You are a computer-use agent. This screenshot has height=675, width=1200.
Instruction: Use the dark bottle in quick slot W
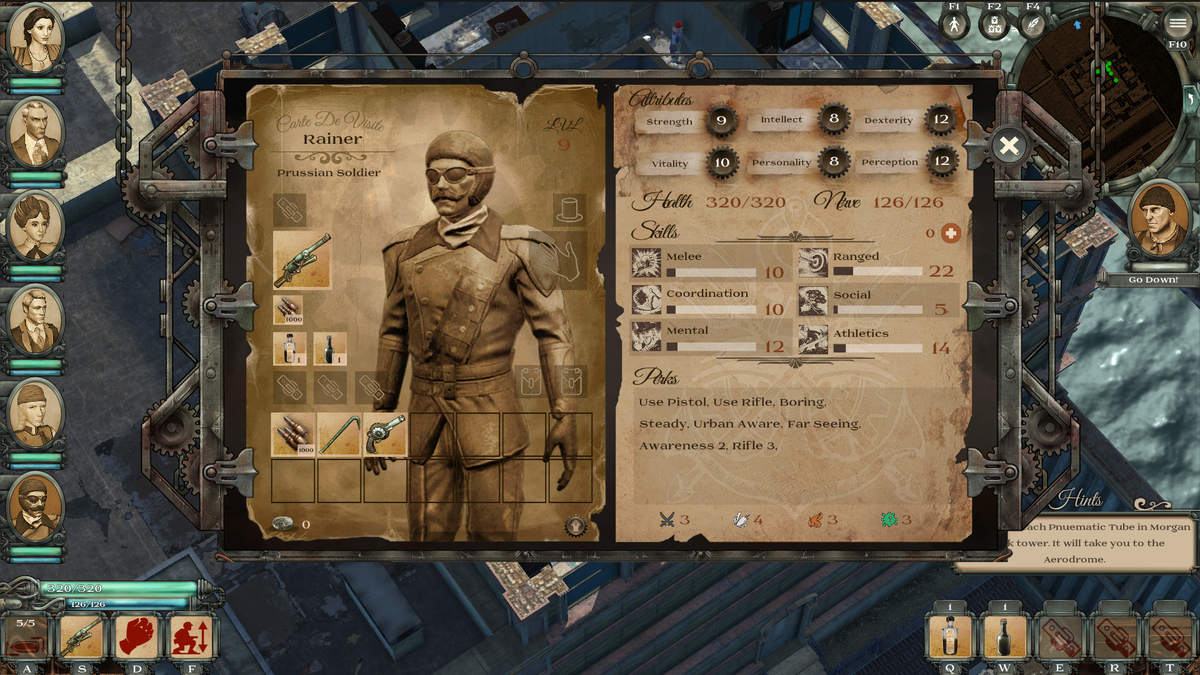tap(1004, 636)
